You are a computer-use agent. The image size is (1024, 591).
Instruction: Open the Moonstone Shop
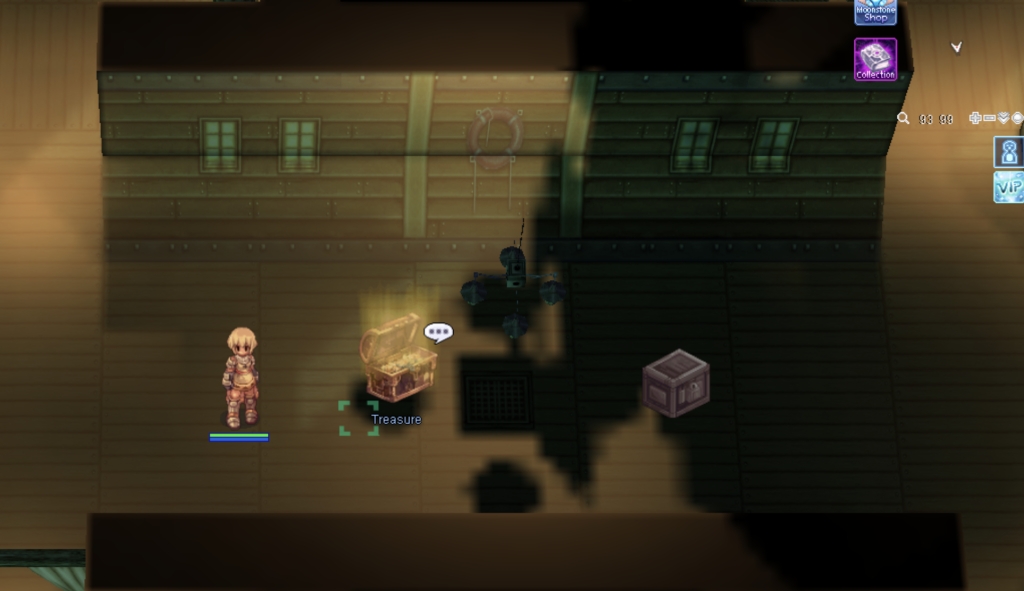coord(875,11)
